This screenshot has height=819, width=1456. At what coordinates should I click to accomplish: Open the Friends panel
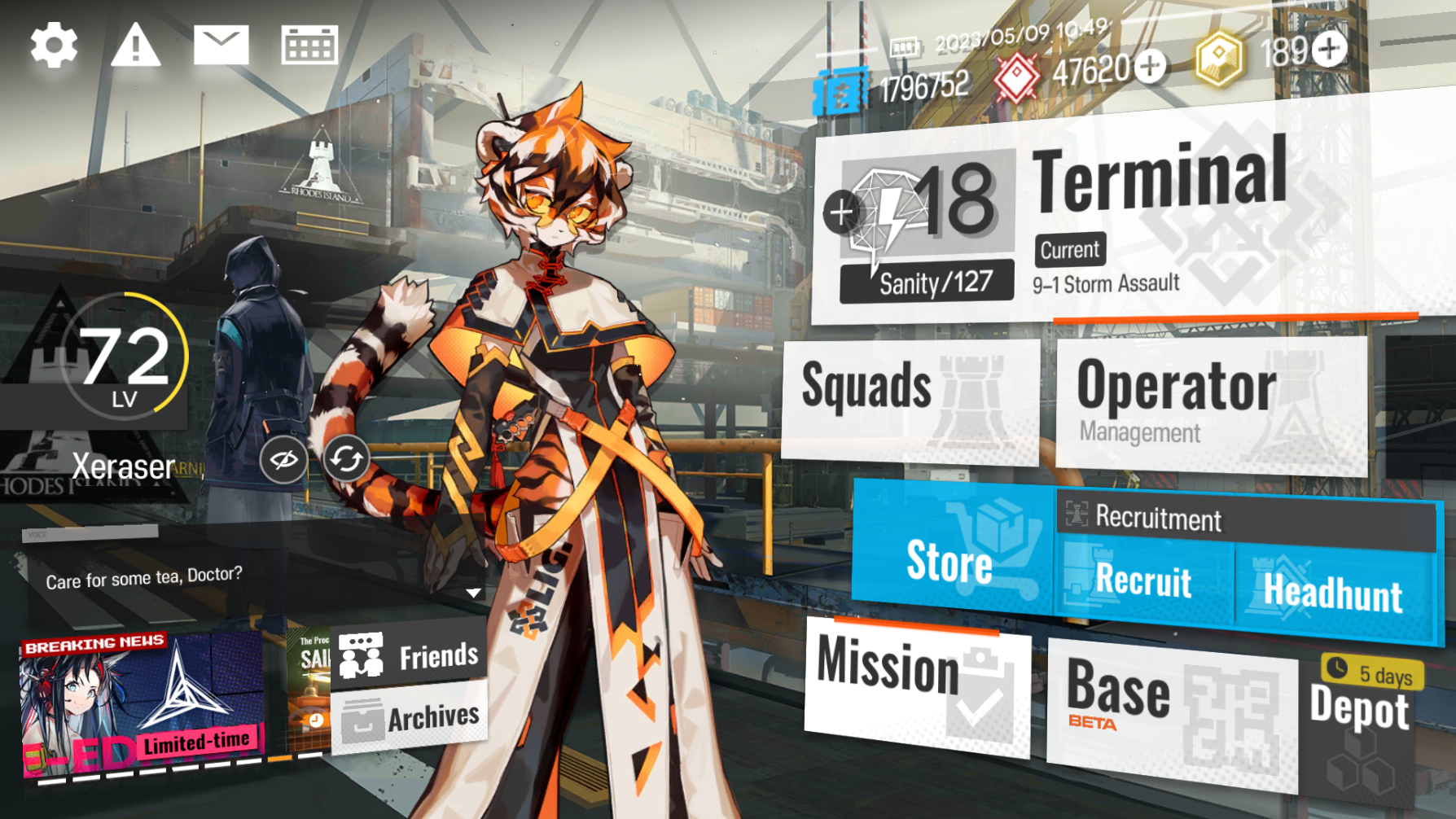(x=410, y=655)
